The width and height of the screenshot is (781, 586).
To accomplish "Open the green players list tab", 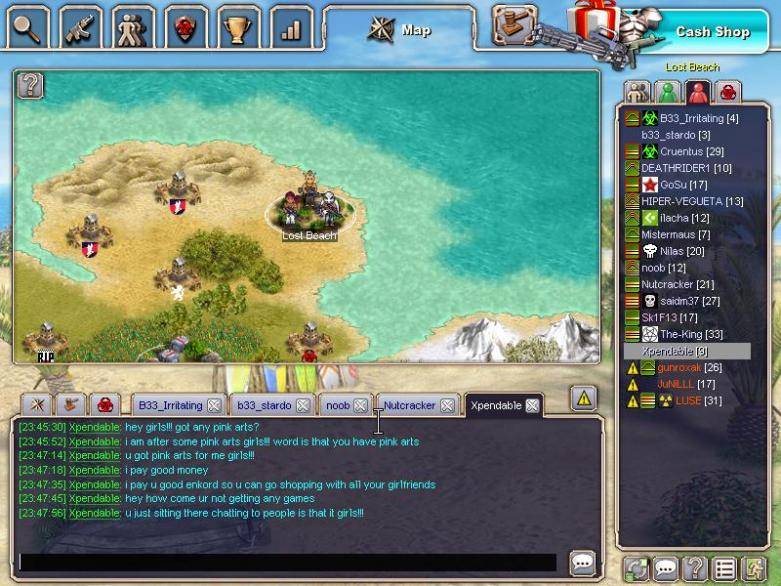I will (667, 92).
